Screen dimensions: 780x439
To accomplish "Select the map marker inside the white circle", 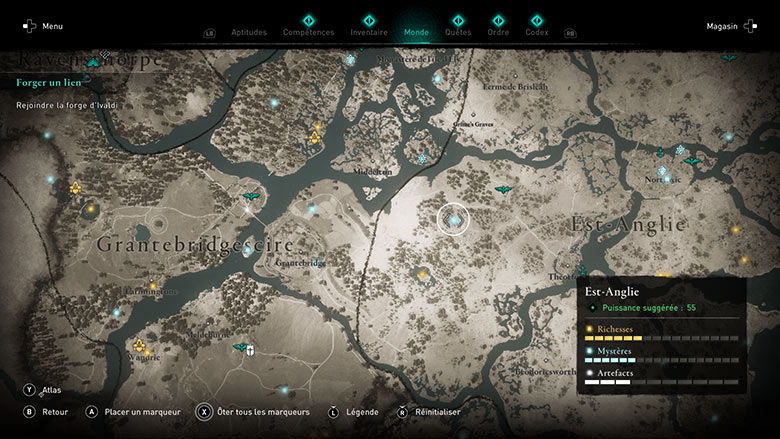I will [454, 219].
